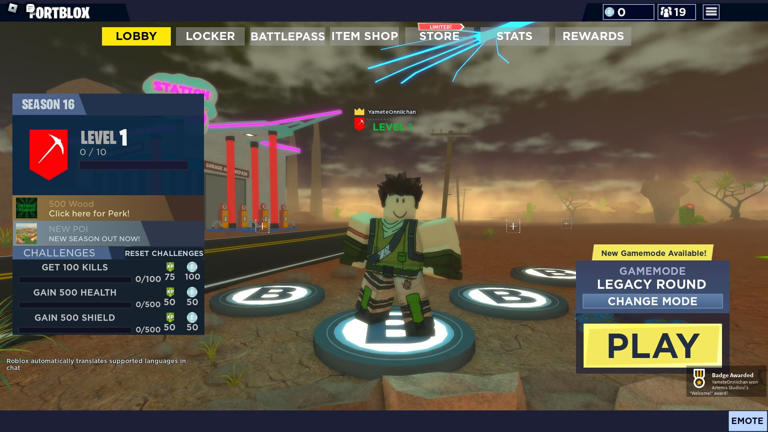Open the Locker tab

210,36
